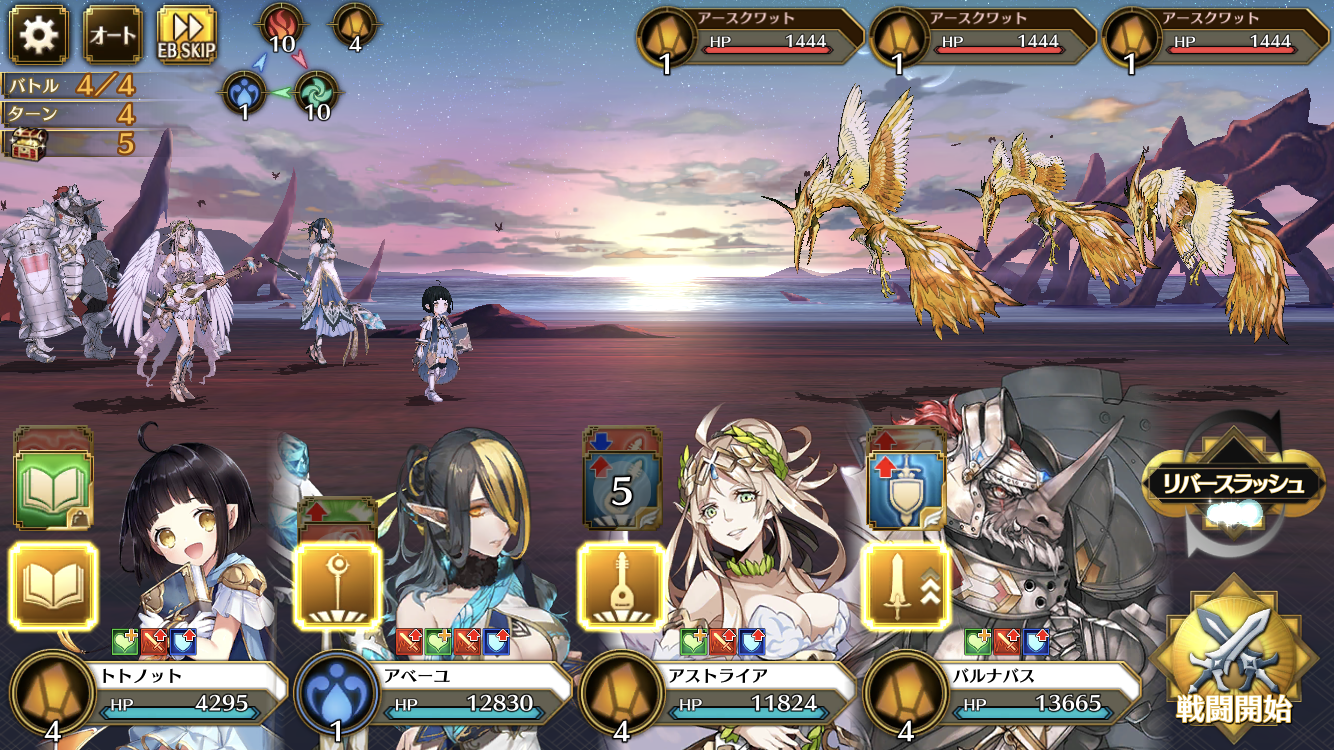This screenshot has height=750, width=1334.
Task: Open the gear settings menu
Action: (x=39, y=35)
